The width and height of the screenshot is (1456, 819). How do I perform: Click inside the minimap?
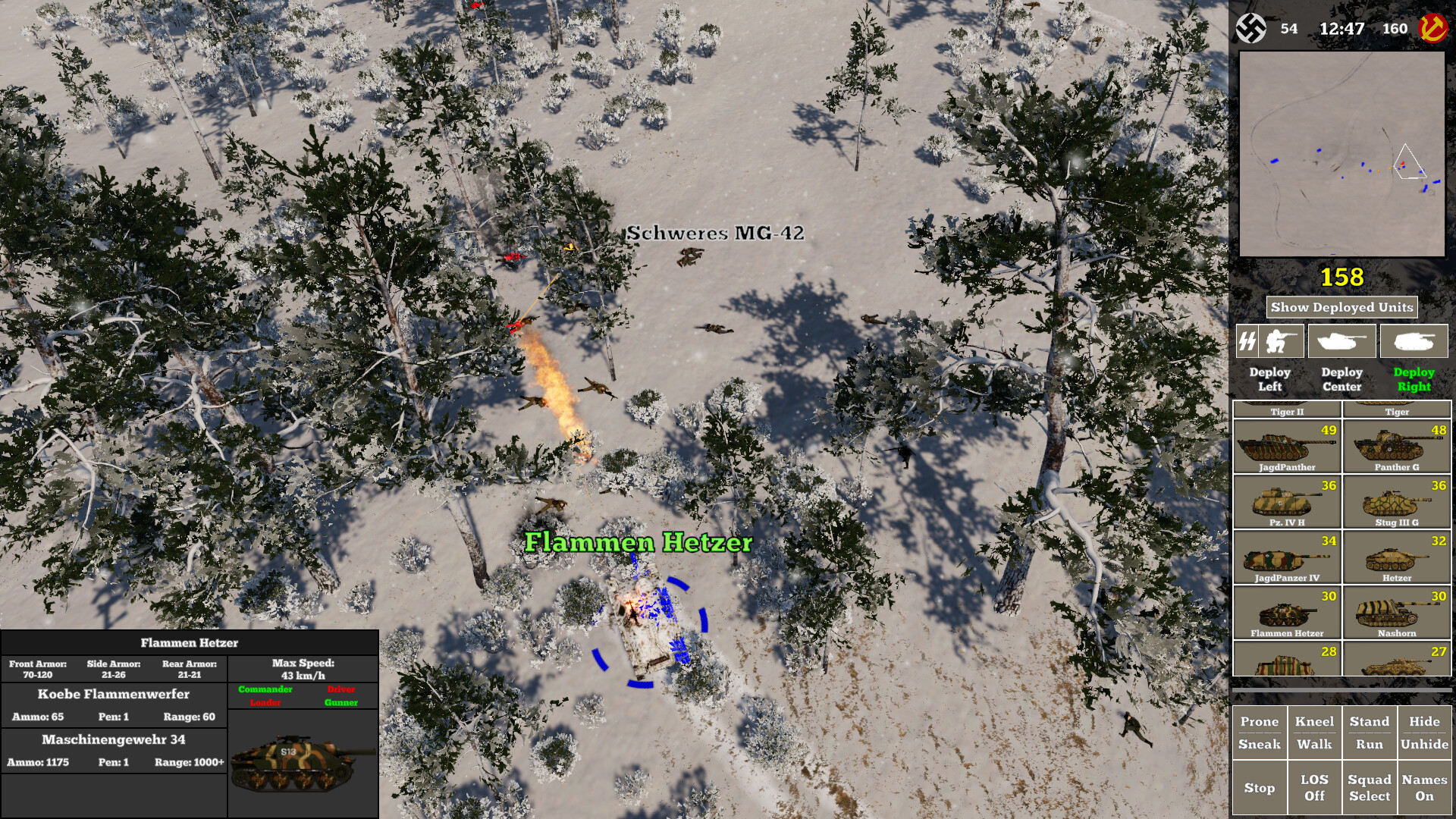[1342, 152]
